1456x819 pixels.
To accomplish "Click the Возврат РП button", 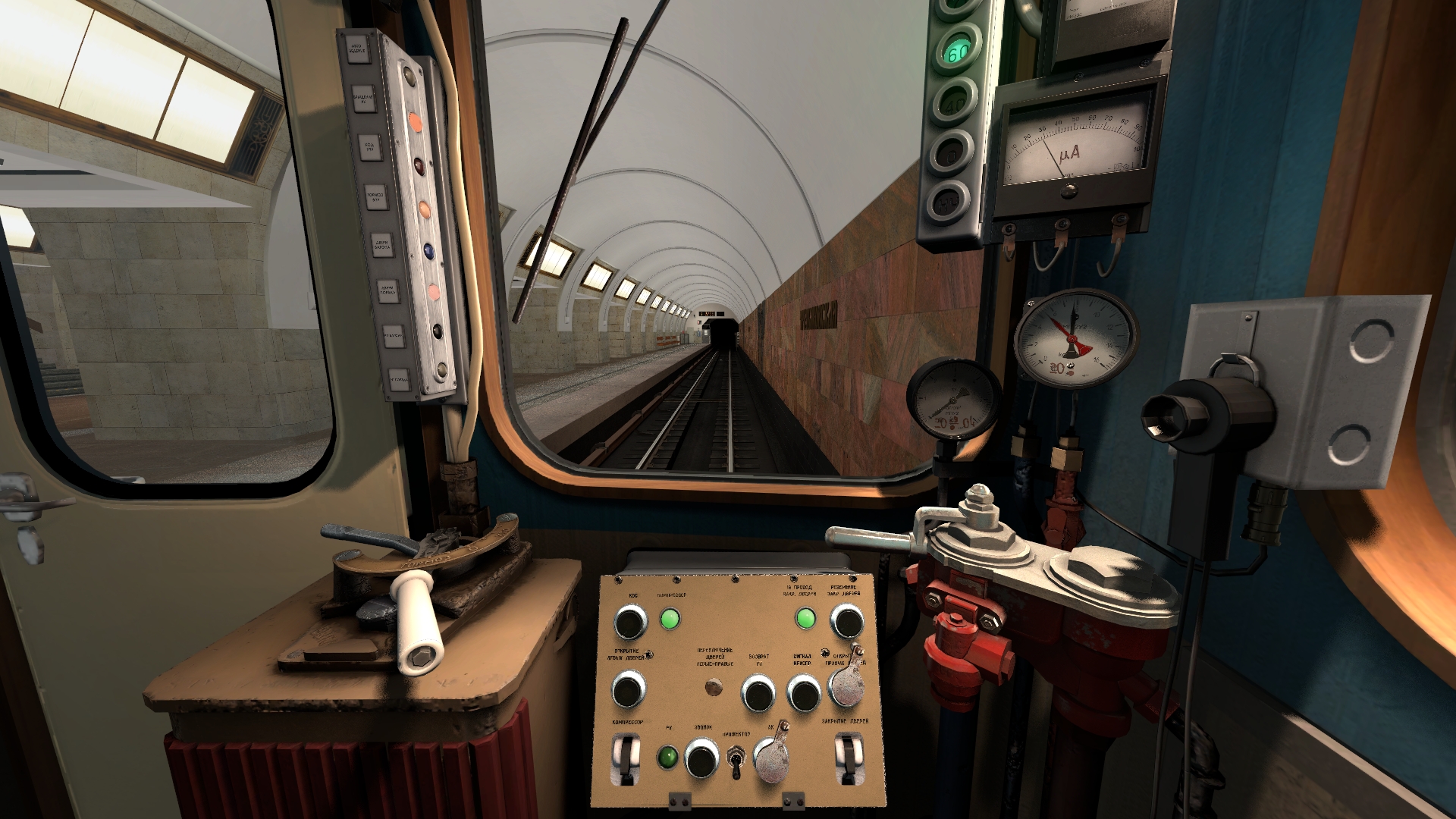I will (758, 693).
